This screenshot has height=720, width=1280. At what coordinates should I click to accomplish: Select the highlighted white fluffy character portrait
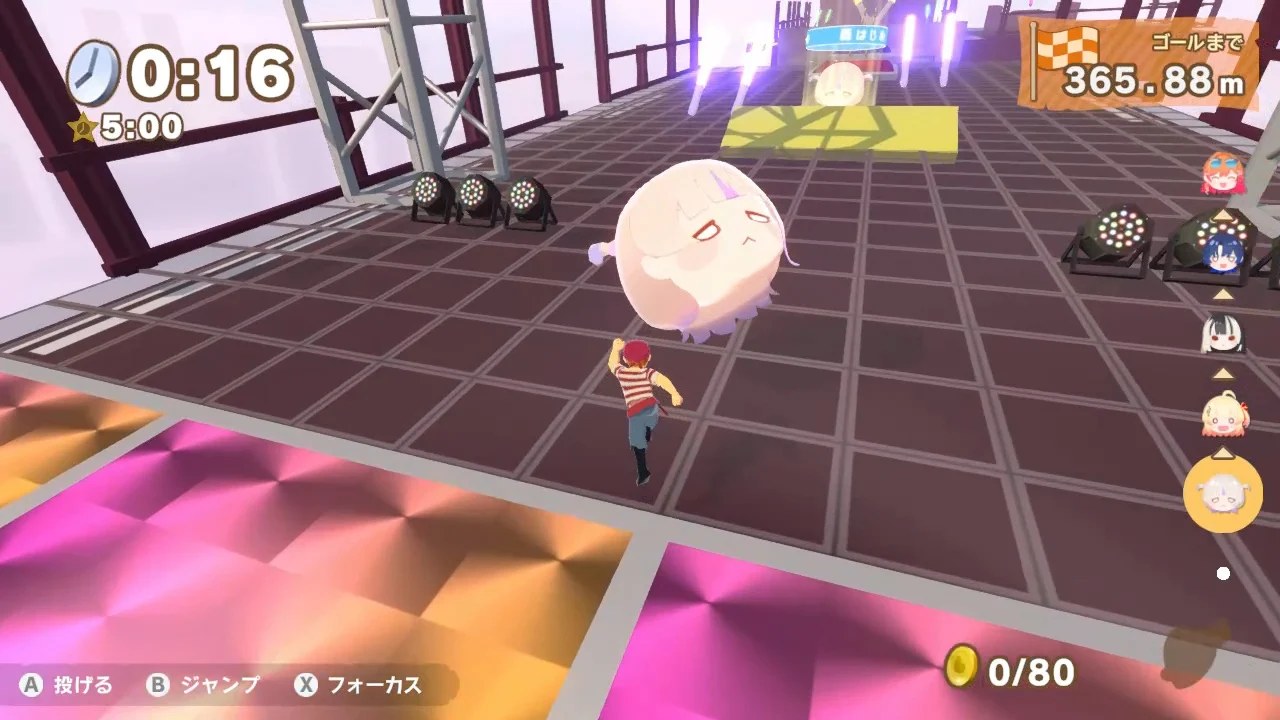pyautogui.click(x=1223, y=492)
